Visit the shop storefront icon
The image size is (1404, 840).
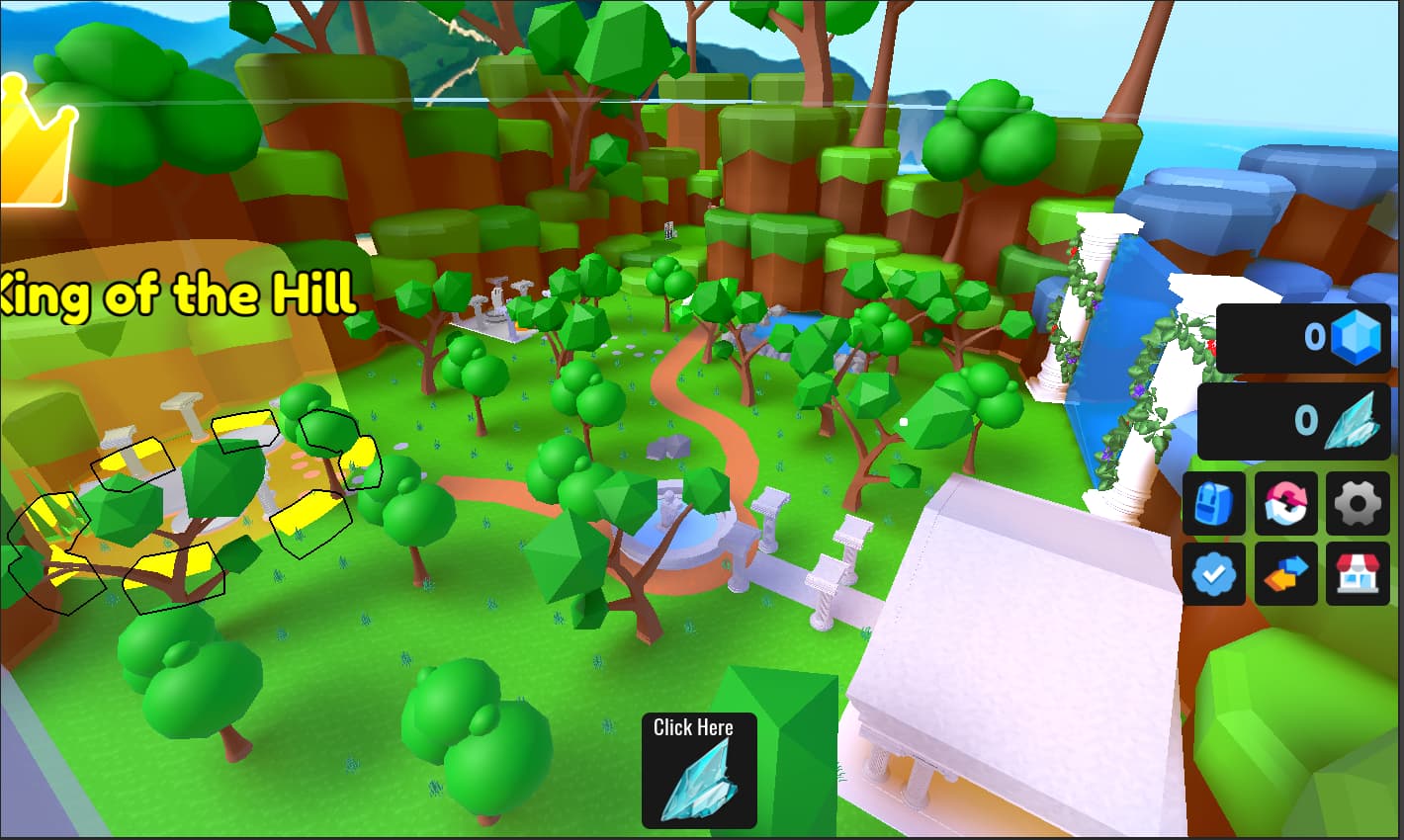click(x=1358, y=574)
